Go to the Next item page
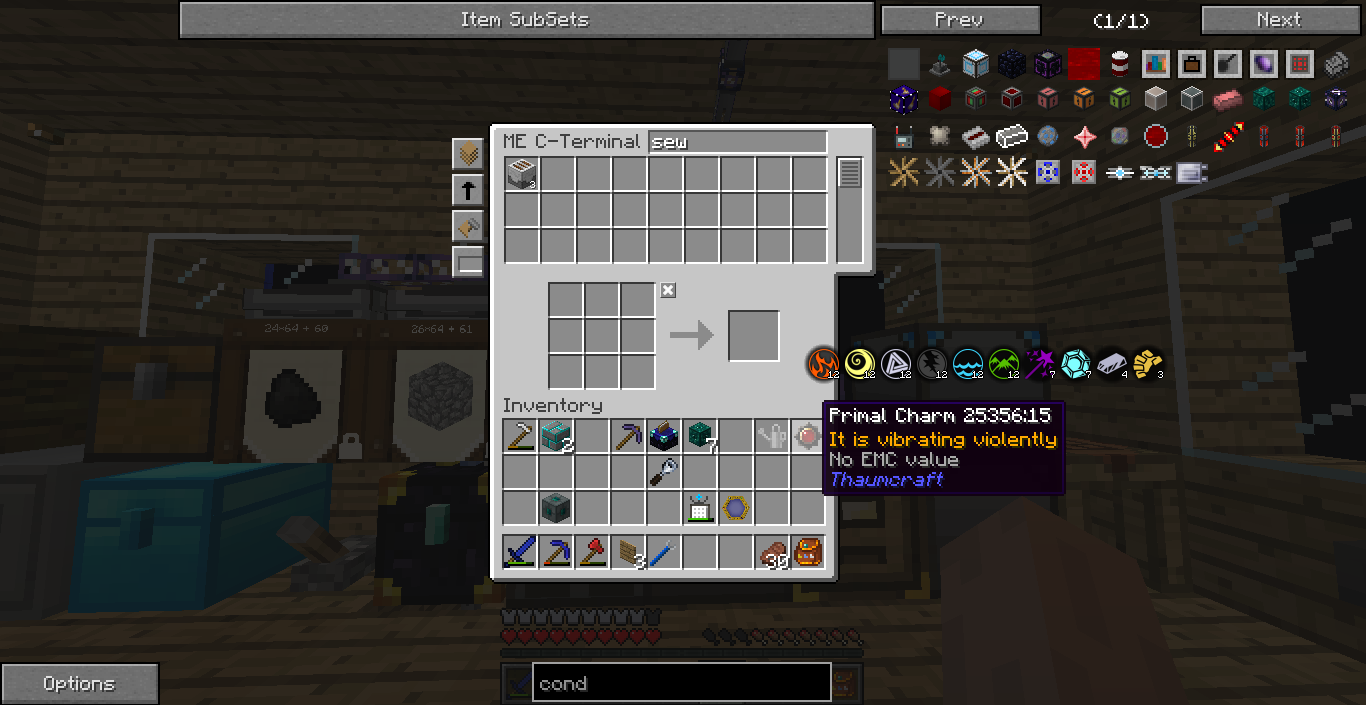1366x705 pixels. point(1278,20)
